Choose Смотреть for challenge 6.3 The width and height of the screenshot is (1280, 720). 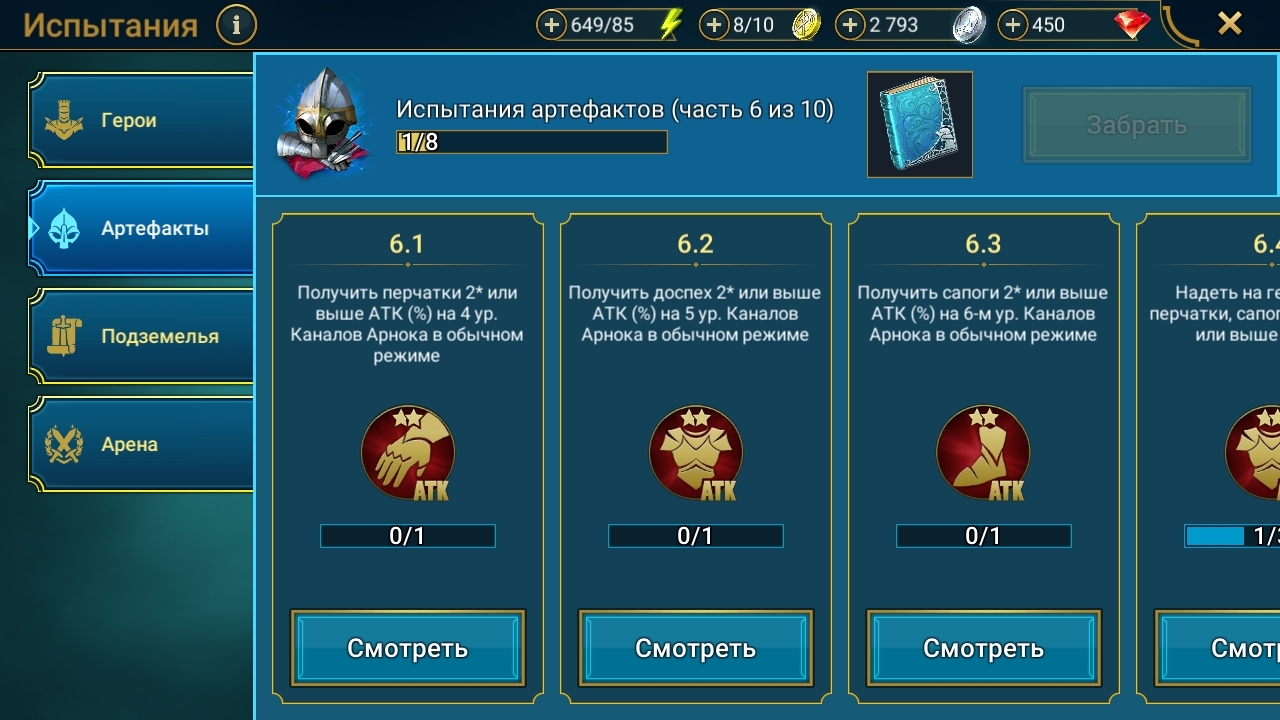point(983,648)
